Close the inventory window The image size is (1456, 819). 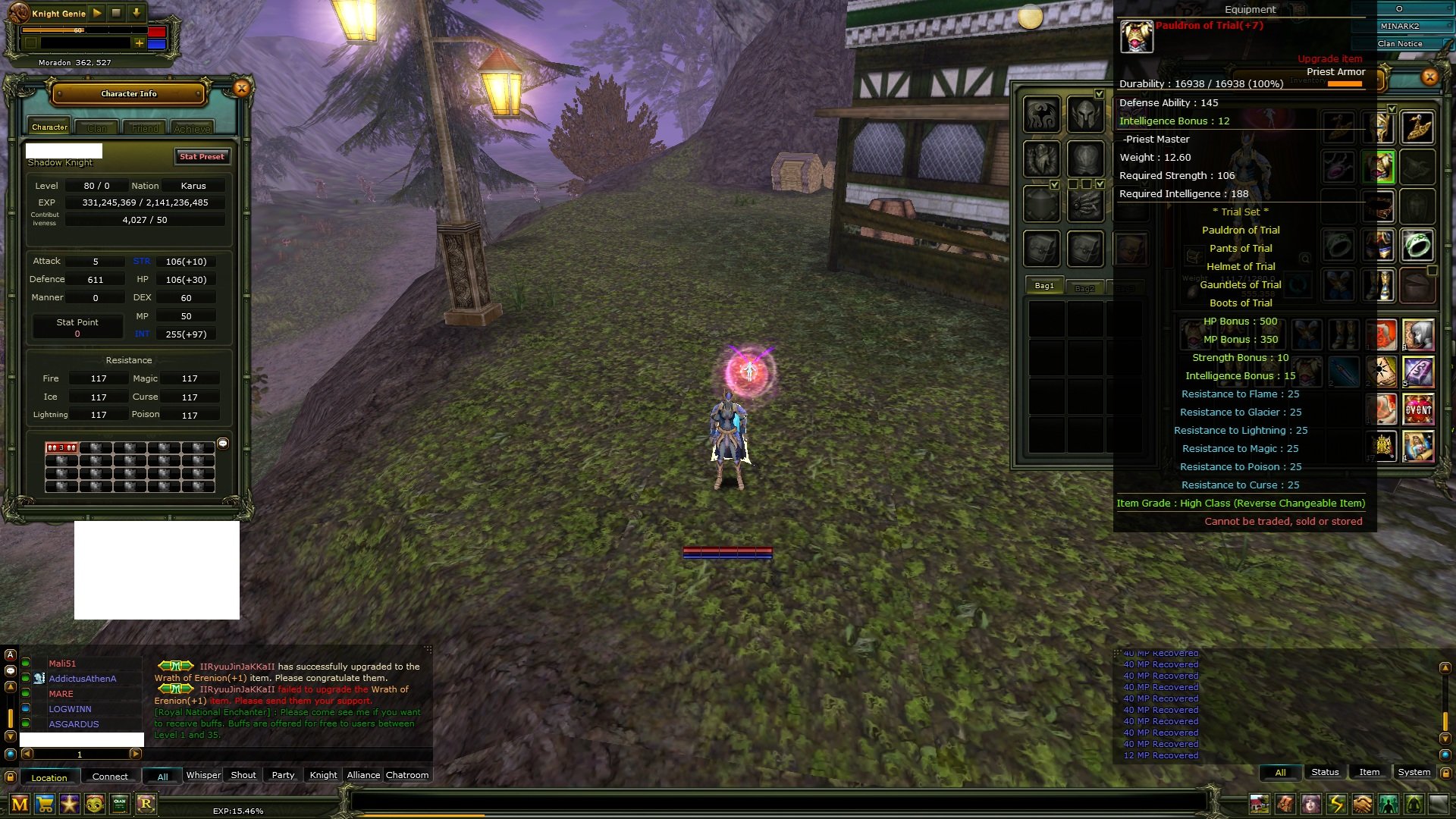click(x=1429, y=77)
